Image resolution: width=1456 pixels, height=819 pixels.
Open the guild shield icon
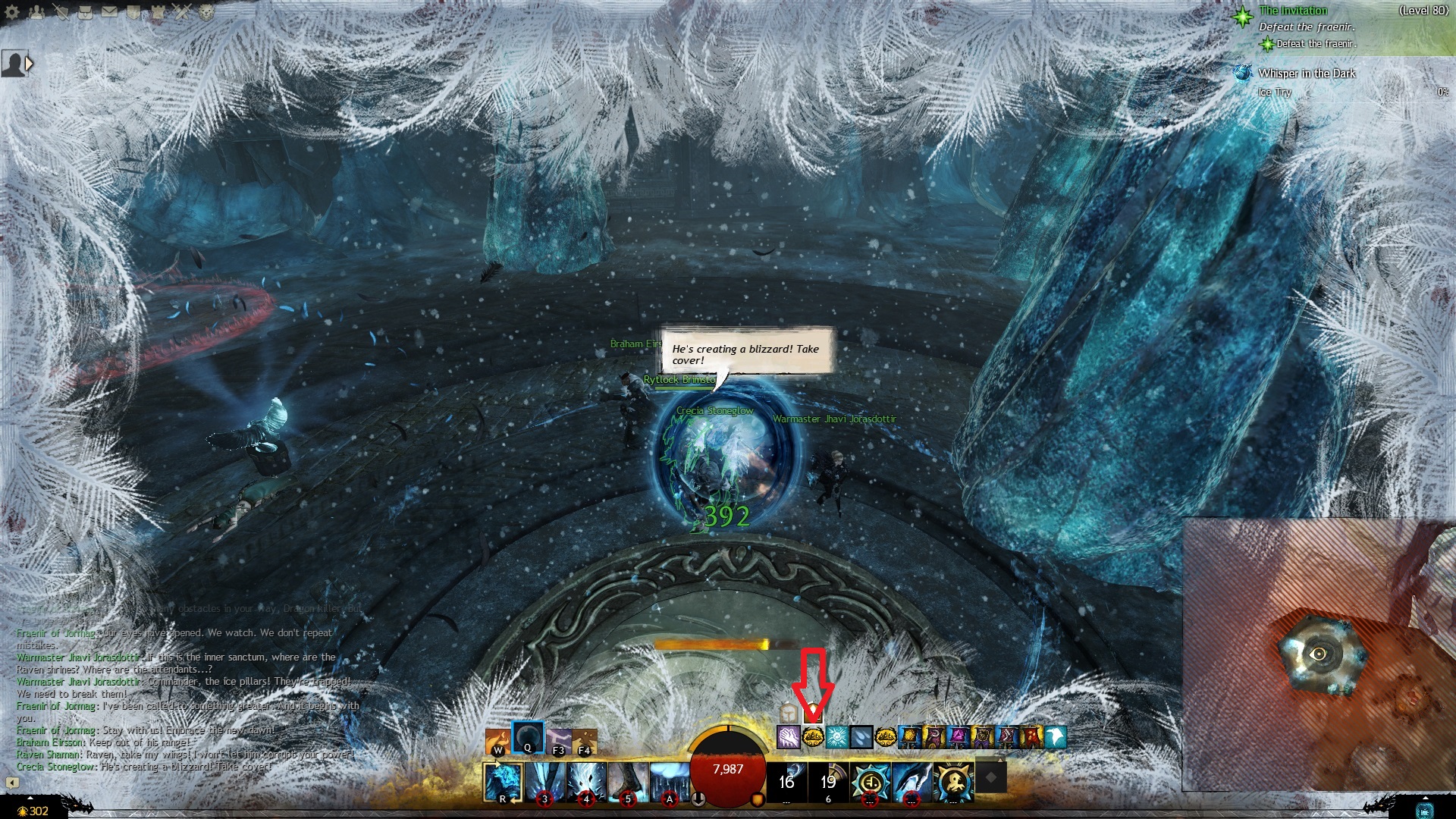pos(133,12)
